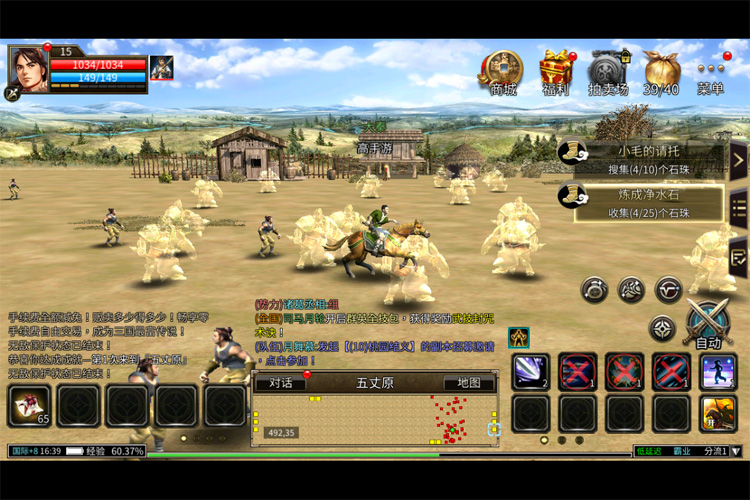Select the 小毛的请托 quest tracker entry
This screenshot has width=750, height=500.
click(x=640, y=158)
